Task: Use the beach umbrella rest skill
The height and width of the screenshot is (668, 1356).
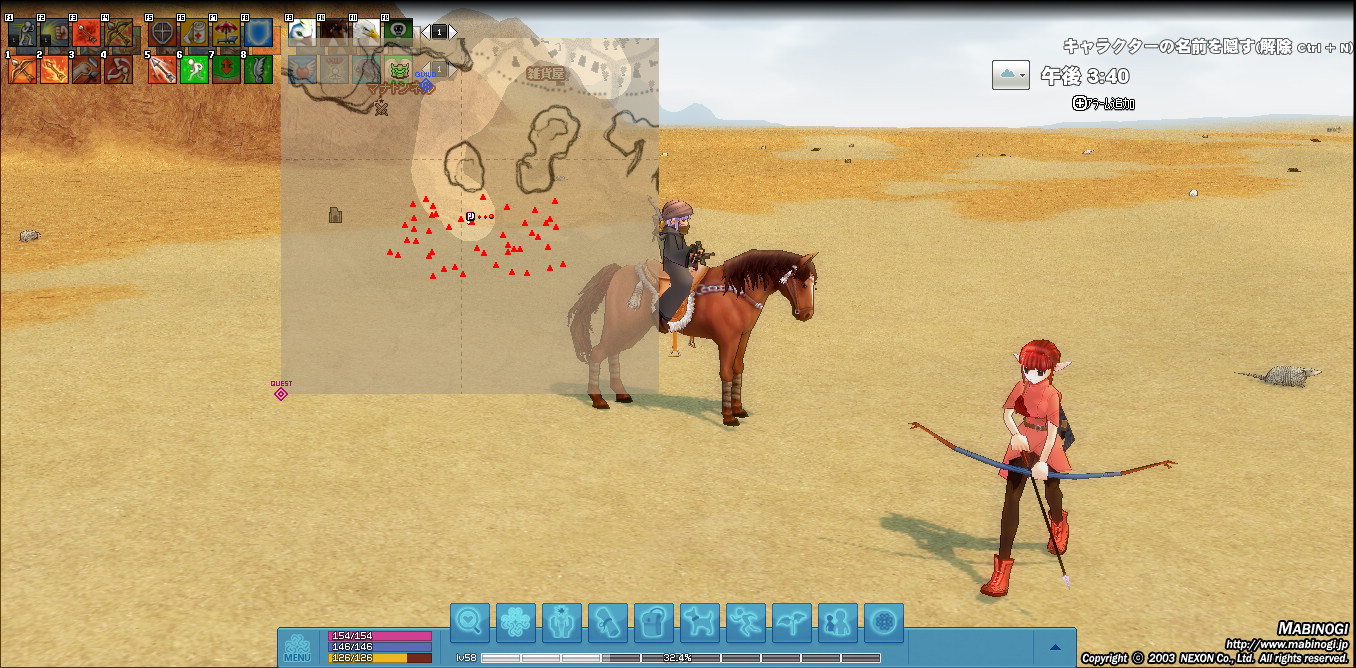Action: click(x=226, y=33)
